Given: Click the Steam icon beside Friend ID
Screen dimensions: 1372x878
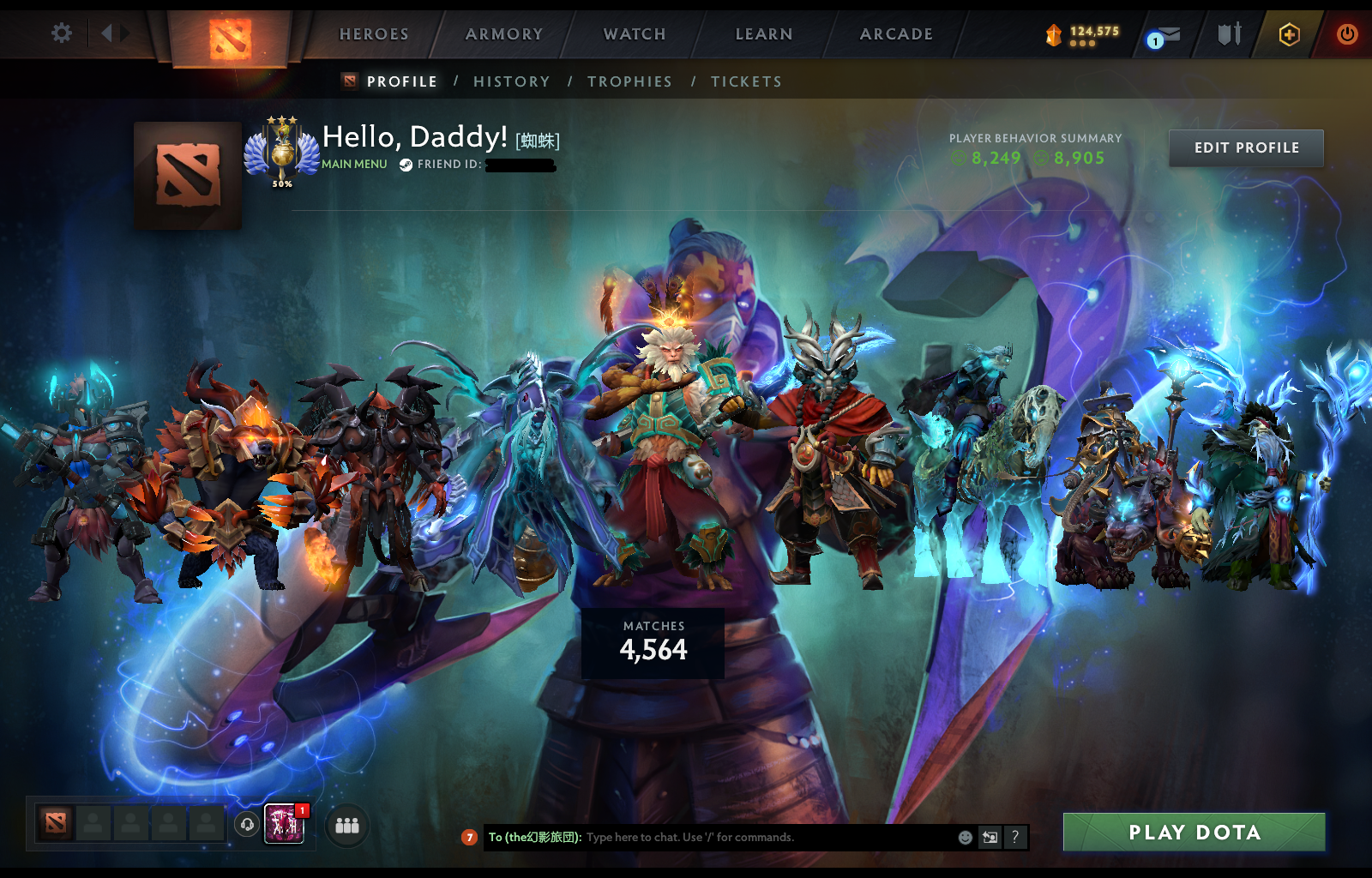Looking at the screenshot, I should coord(405,164).
